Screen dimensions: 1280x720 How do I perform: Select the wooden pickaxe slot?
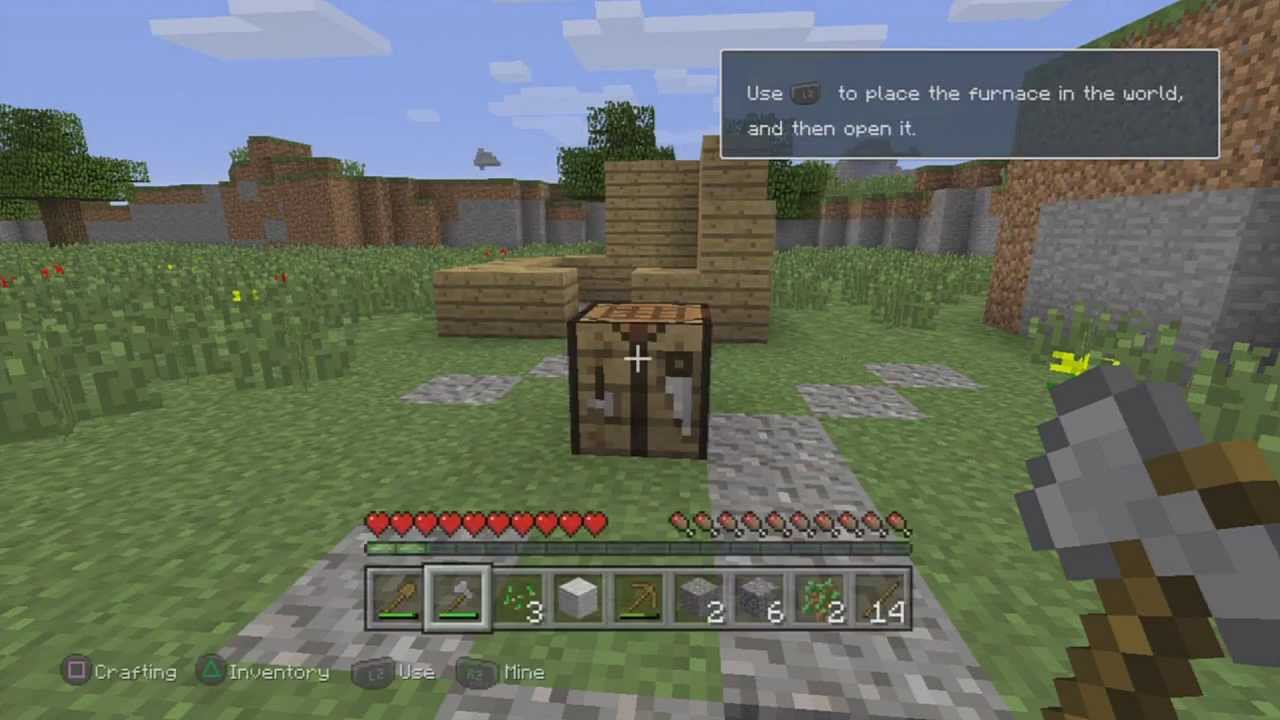pos(638,597)
